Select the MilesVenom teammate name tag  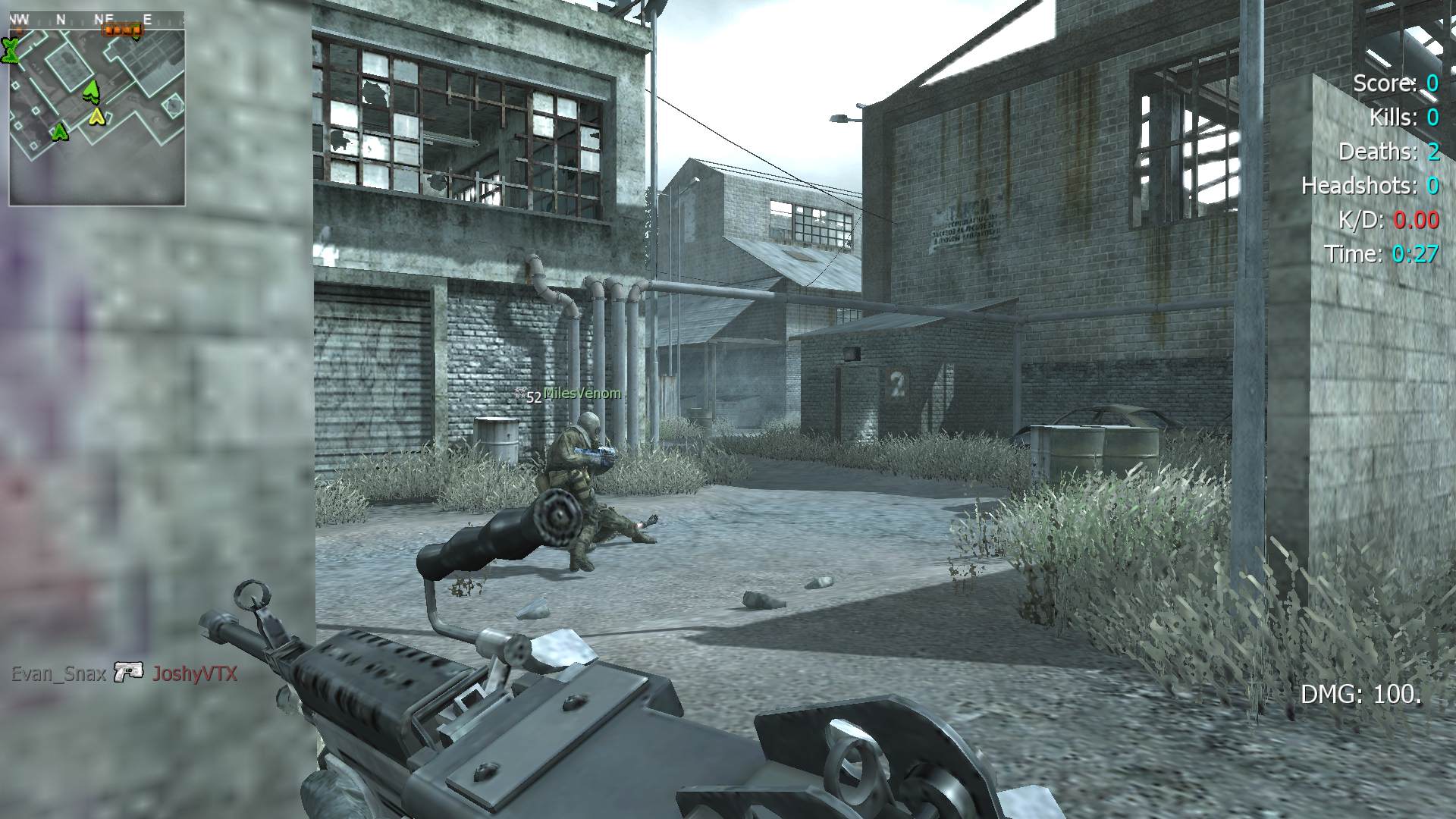point(582,394)
